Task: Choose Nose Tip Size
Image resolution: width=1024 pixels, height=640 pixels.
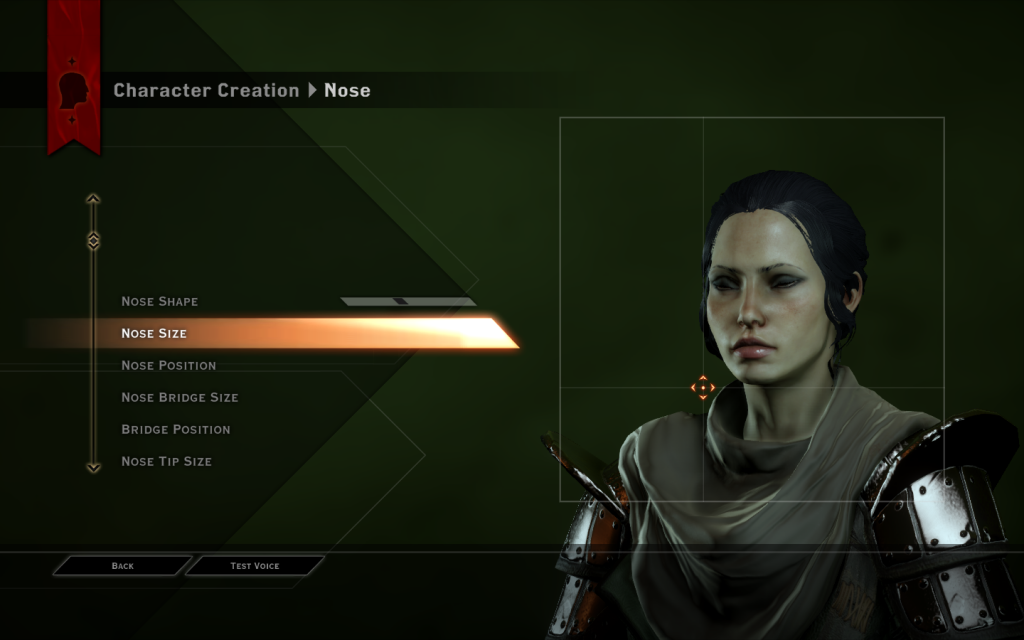Action: pos(166,461)
